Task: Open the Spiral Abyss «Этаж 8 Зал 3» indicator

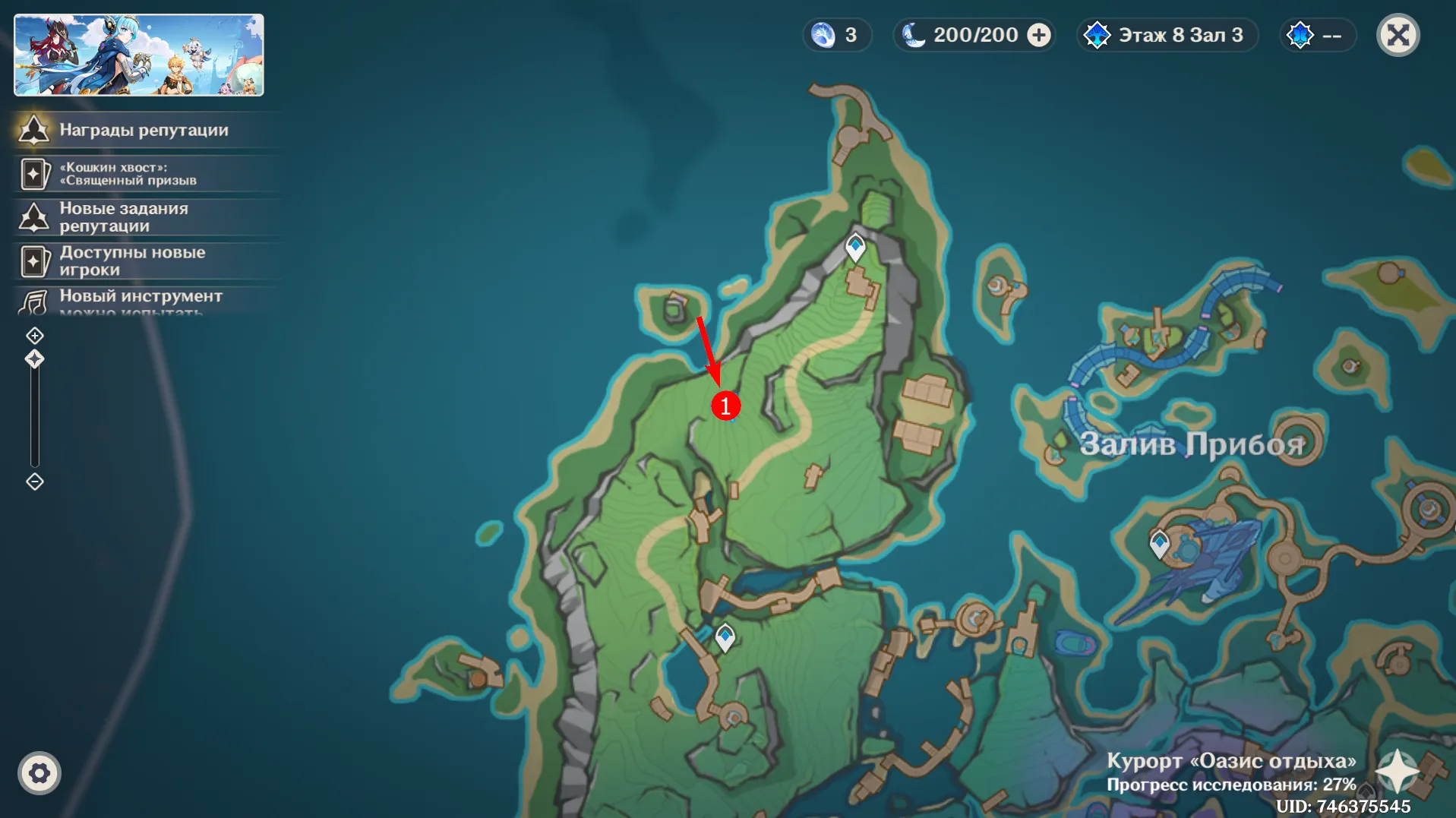Action: 1167,35
